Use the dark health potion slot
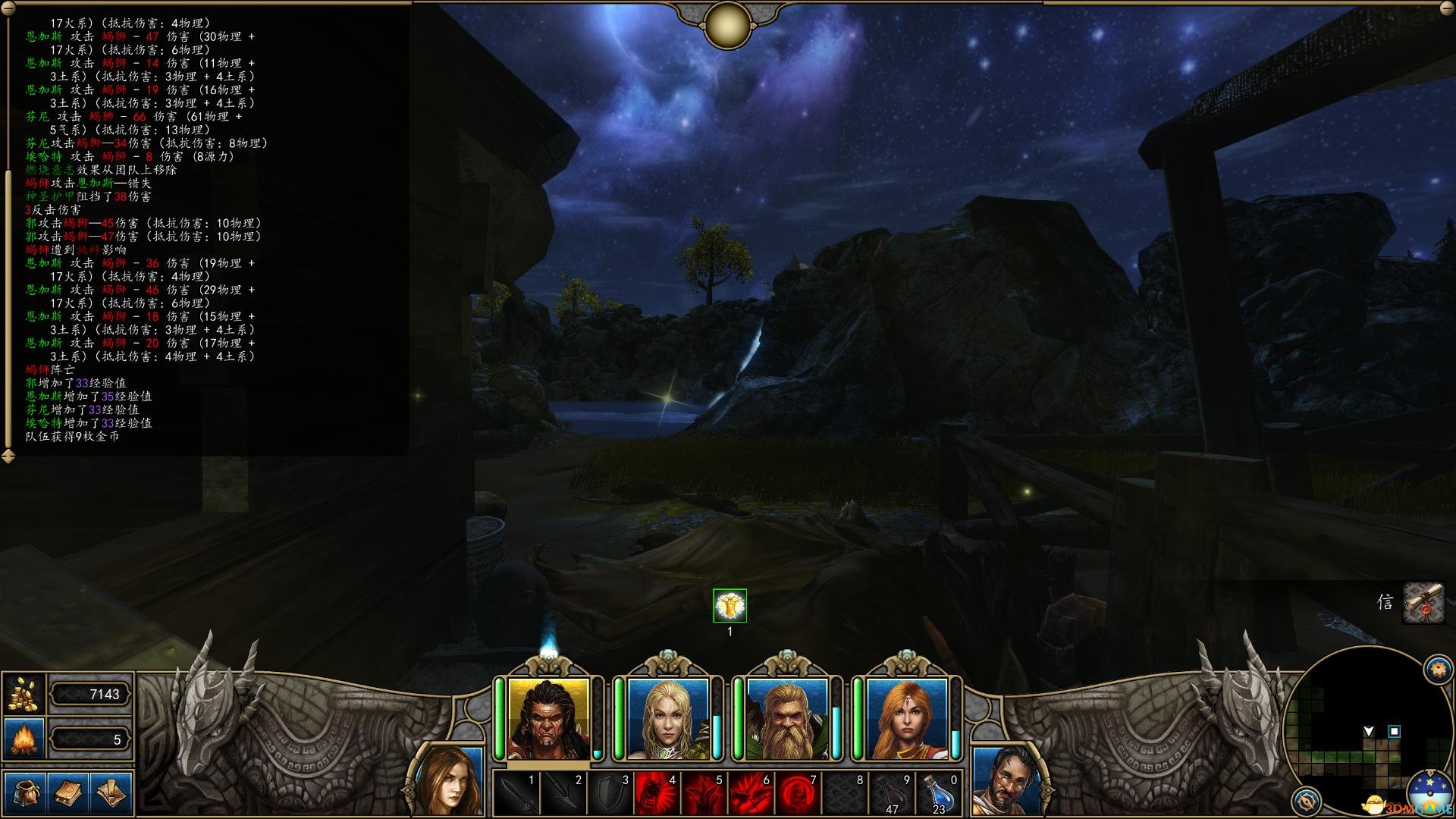 pyautogui.click(x=892, y=794)
